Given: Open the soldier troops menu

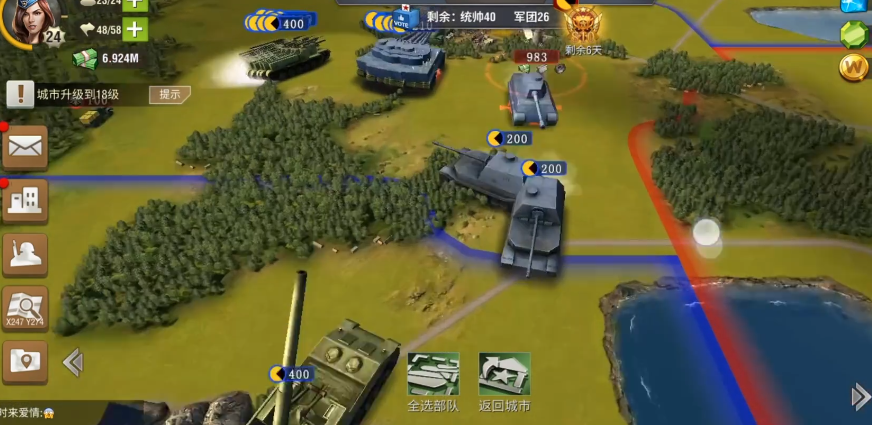Looking at the screenshot, I should (x=25, y=254).
